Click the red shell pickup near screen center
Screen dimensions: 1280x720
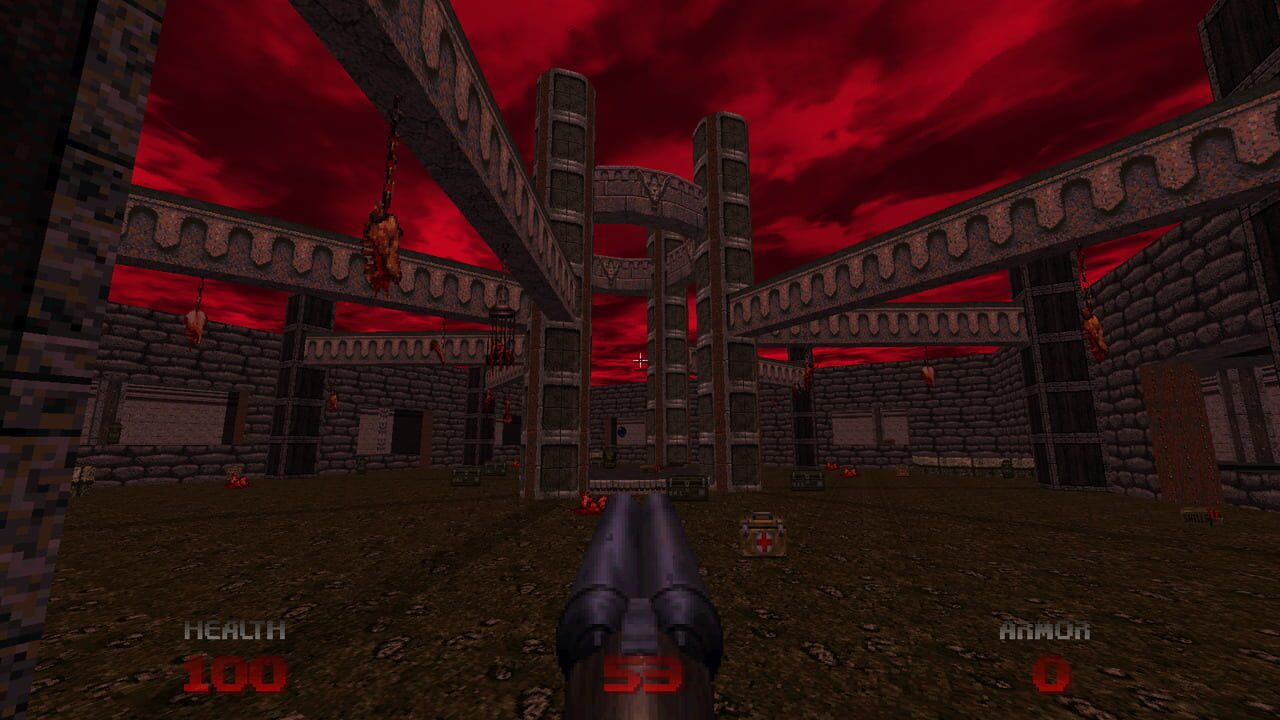pyautogui.click(x=595, y=501)
